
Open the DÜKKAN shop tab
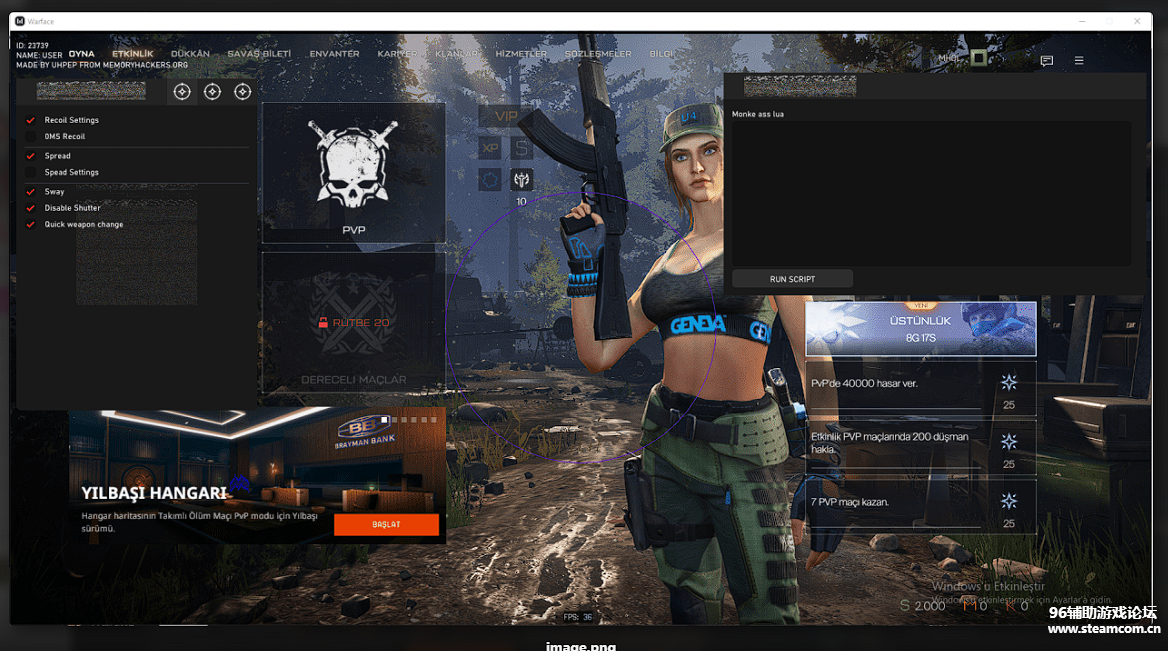(x=190, y=54)
